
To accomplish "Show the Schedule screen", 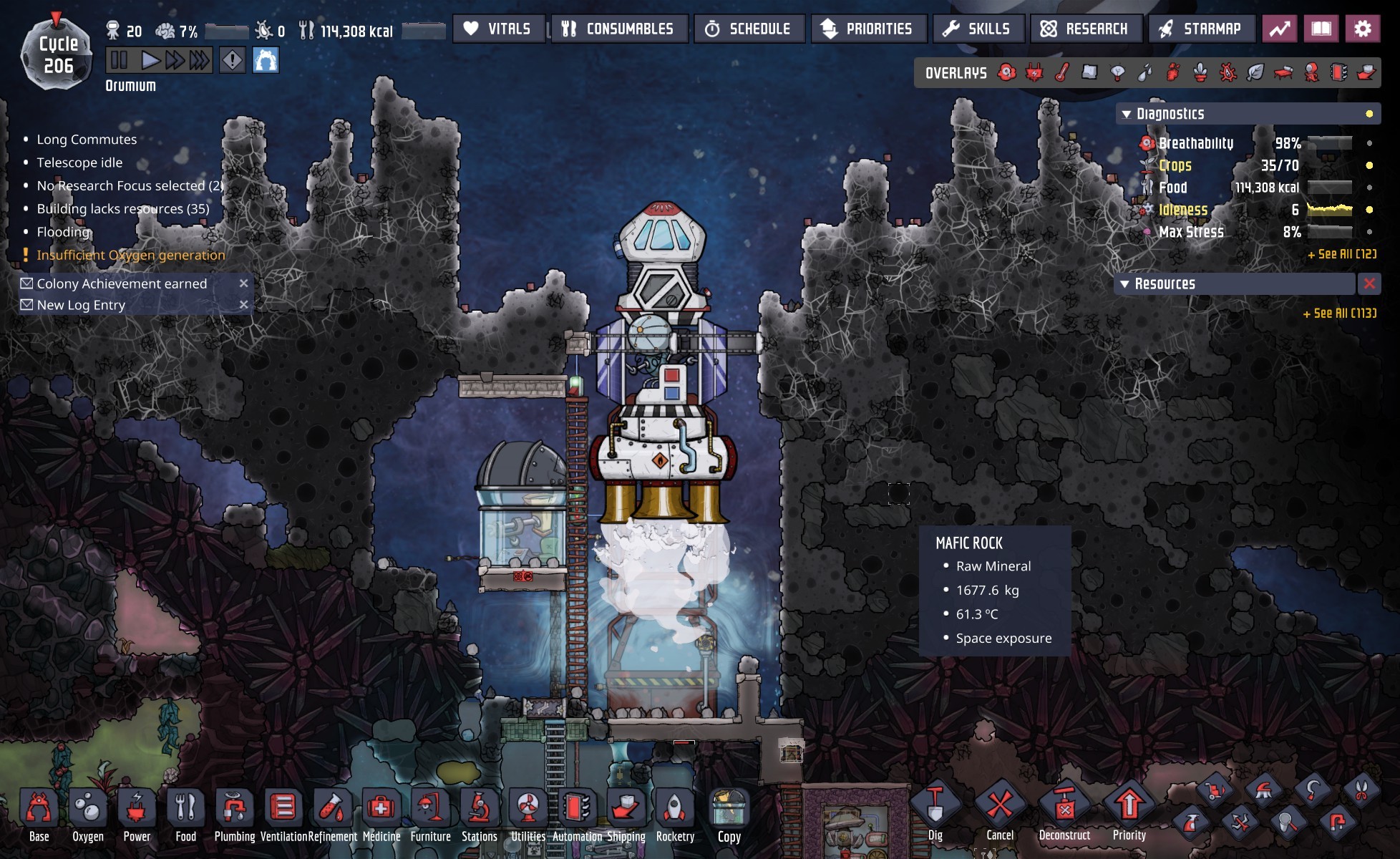I will click(749, 29).
